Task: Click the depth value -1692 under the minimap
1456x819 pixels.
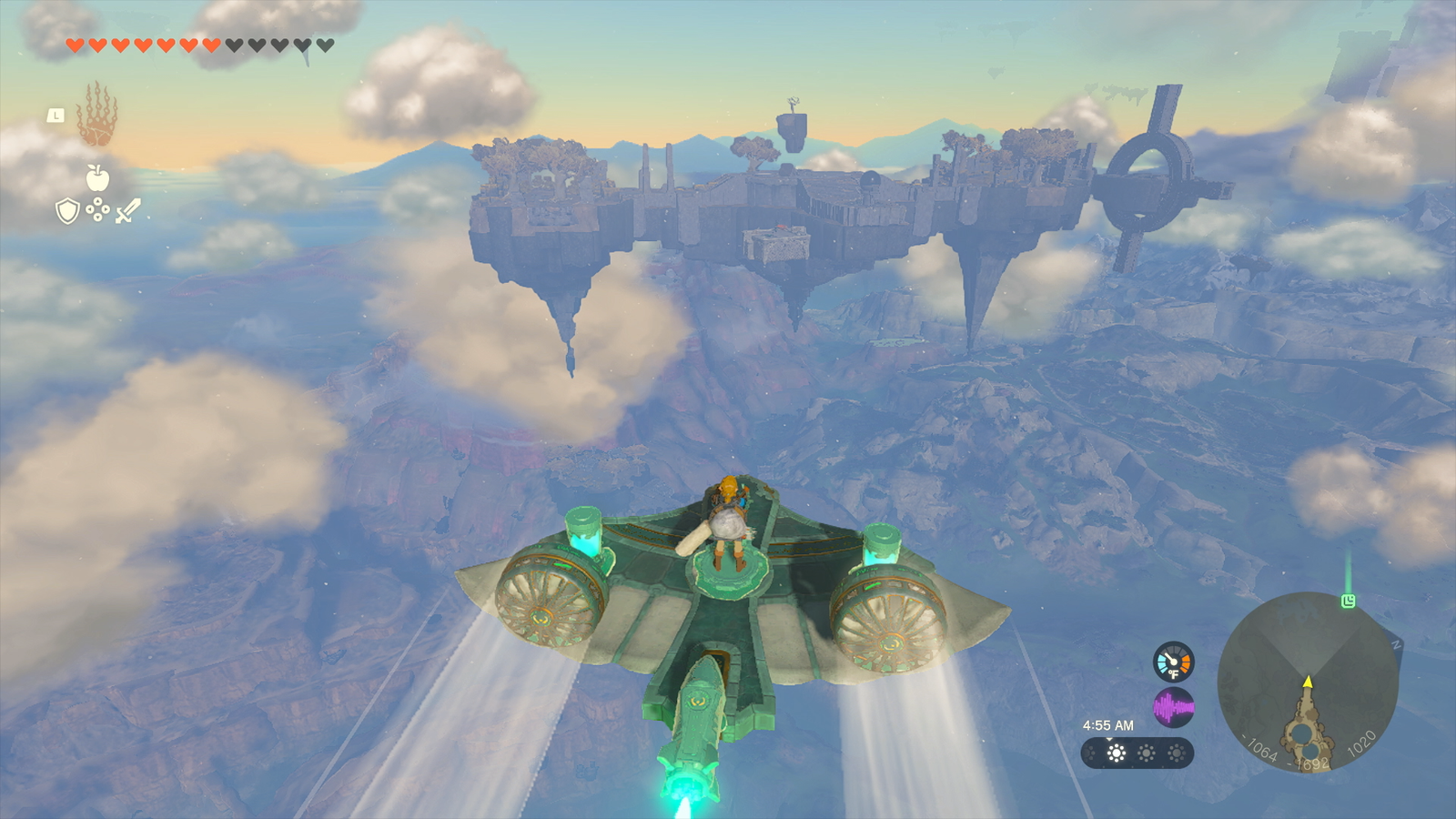Action: (1308, 764)
